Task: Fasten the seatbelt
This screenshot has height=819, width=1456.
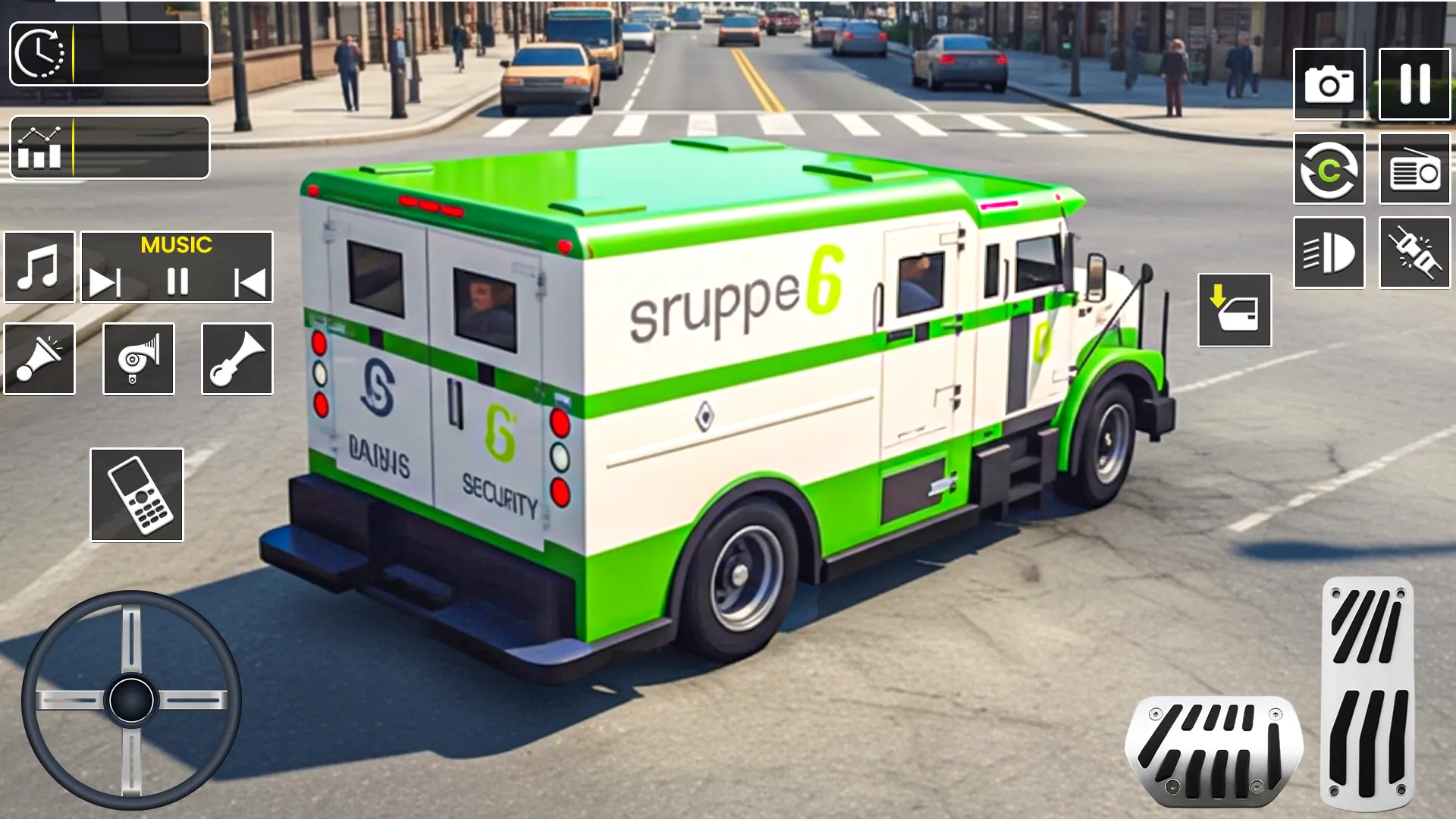Action: (x=1414, y=251)
